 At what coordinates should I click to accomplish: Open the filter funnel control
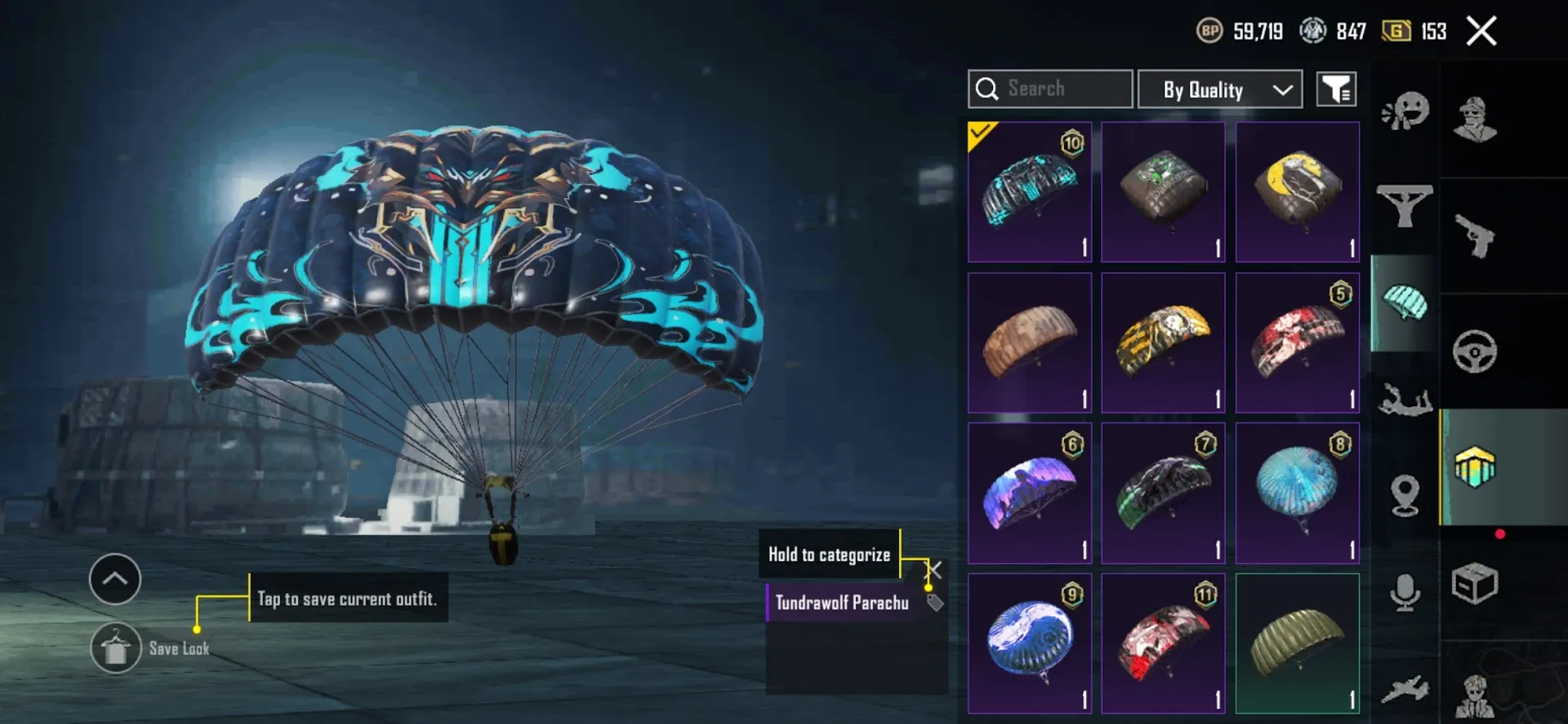[1337, 88]
